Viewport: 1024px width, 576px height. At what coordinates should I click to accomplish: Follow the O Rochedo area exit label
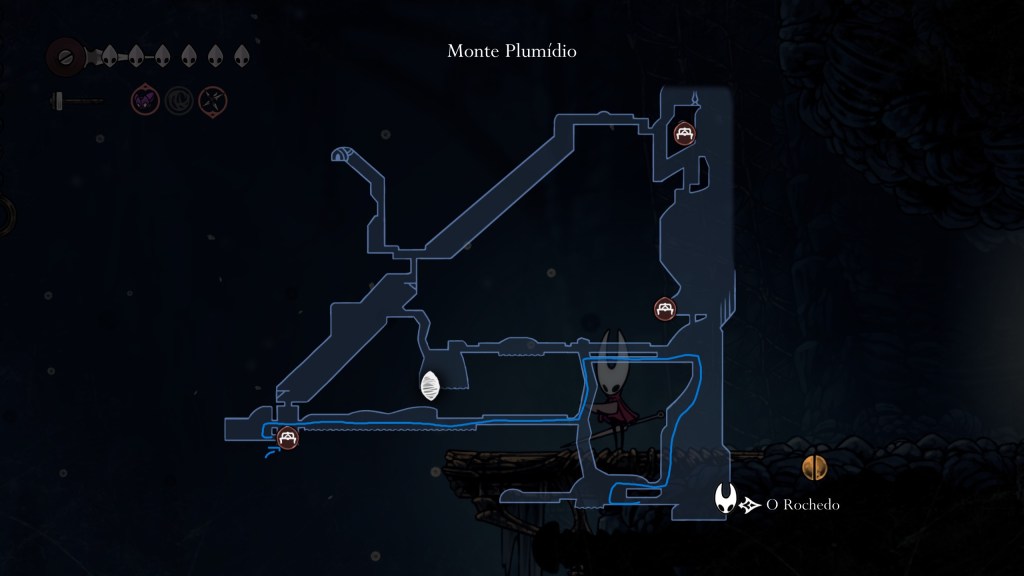[802, 505]
